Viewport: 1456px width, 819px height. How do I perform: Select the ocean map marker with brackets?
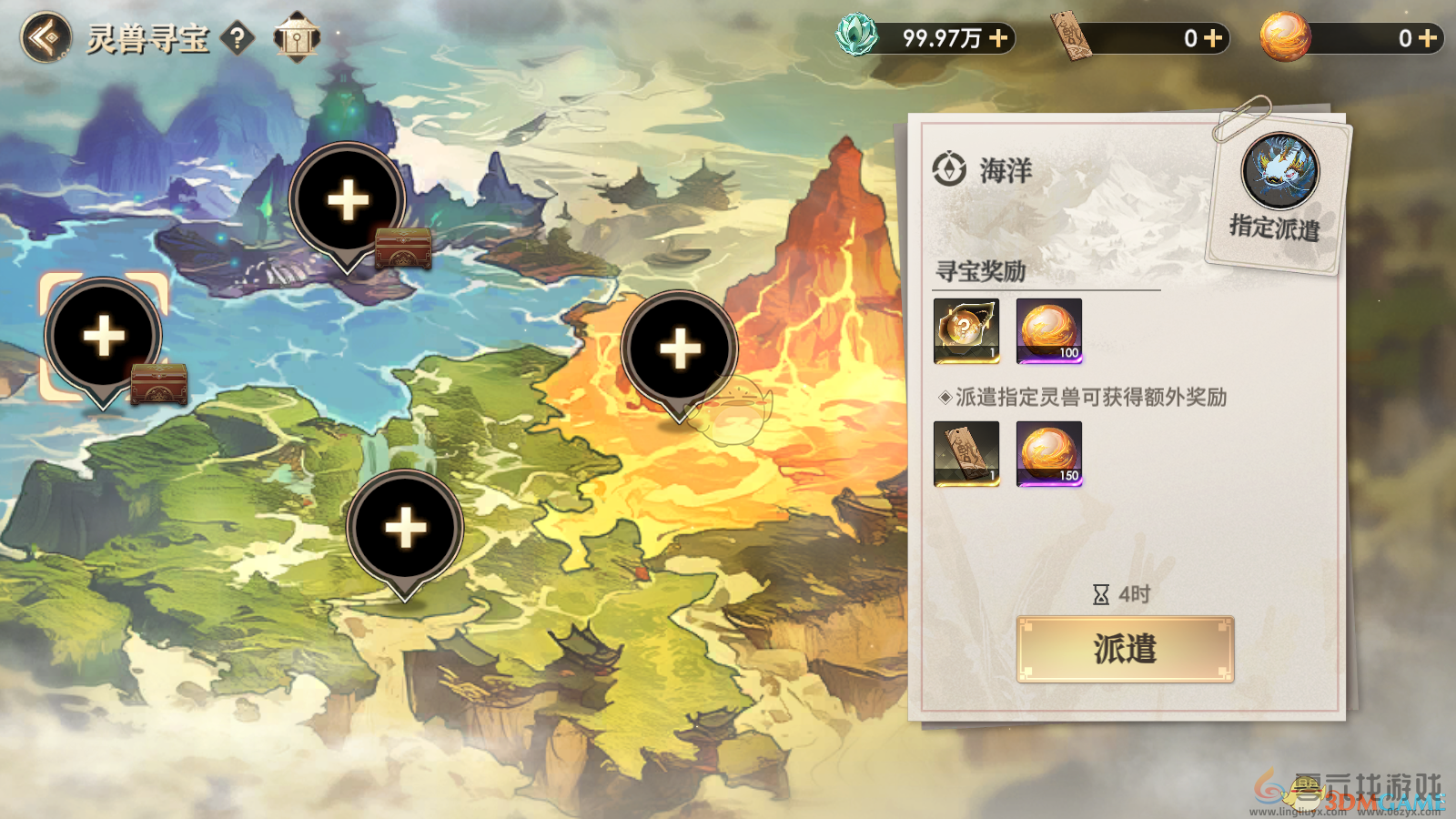point(104,337)
